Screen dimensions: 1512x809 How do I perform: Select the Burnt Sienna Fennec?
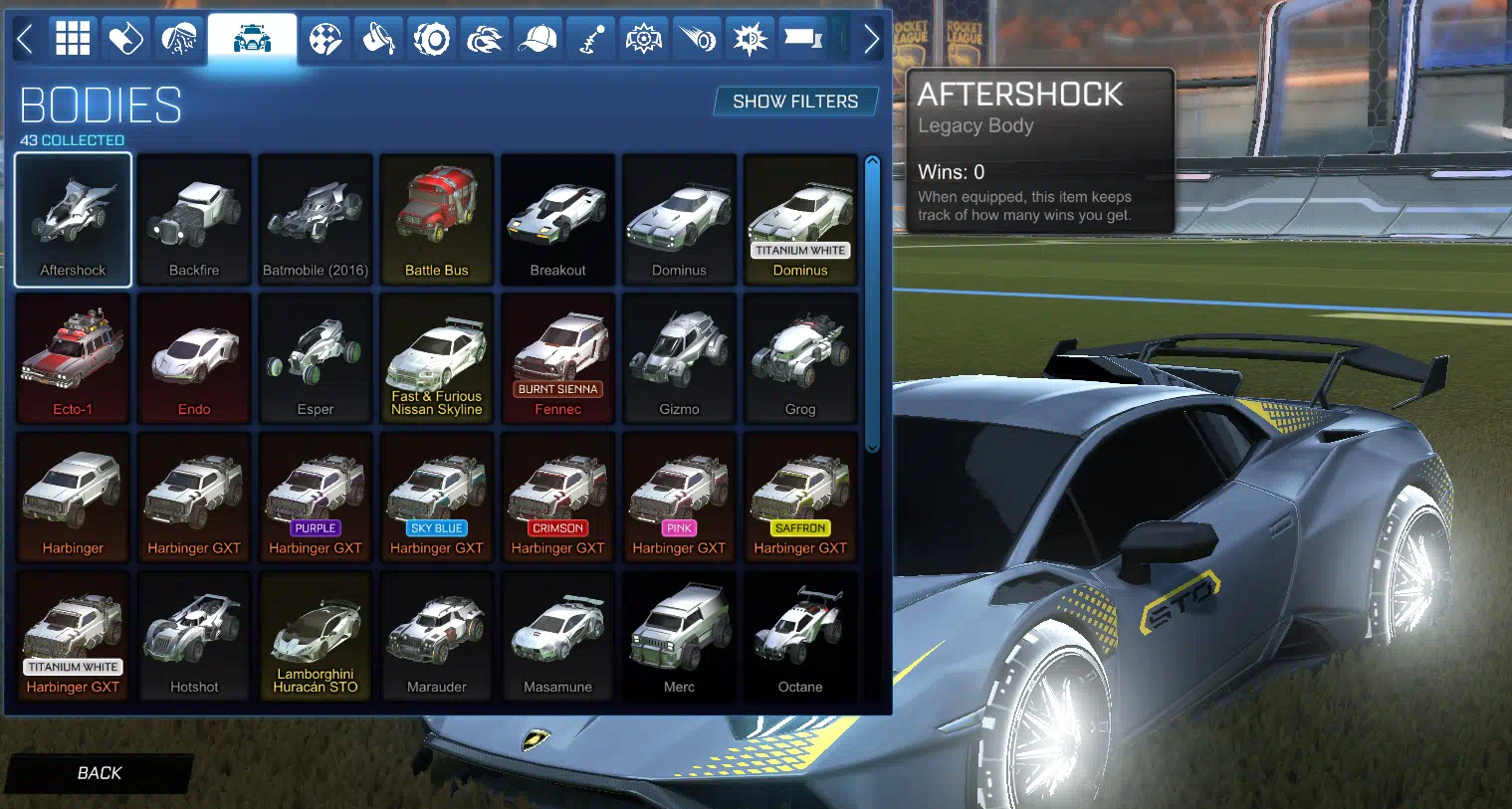558,358
